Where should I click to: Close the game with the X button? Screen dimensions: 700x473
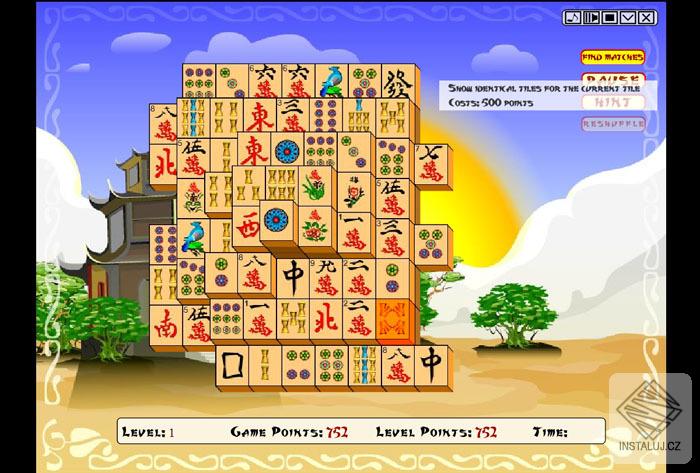click(x=647, y=17)
